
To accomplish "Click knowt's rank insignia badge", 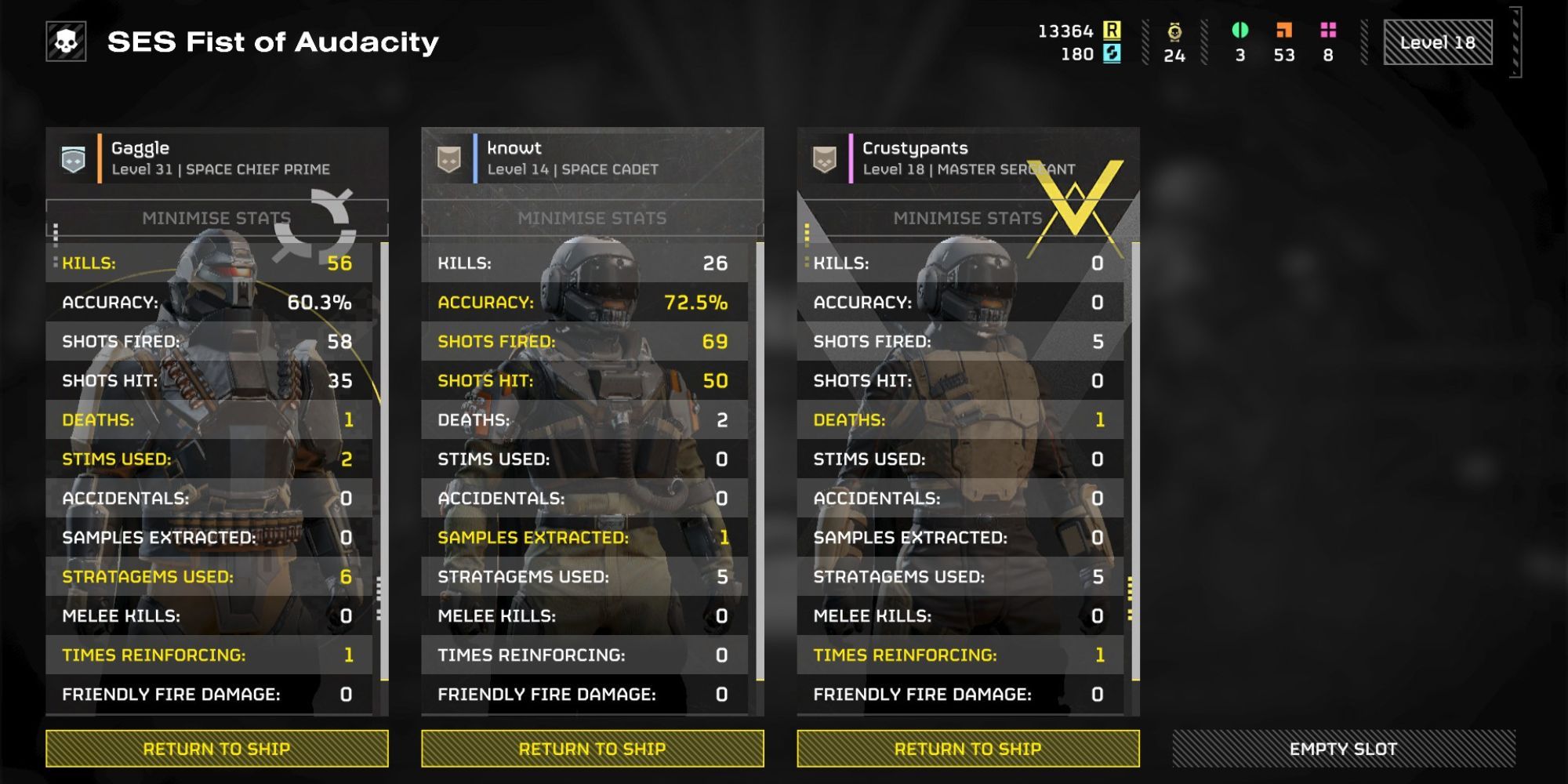I will pyautogui.click(x=449, y=156).
